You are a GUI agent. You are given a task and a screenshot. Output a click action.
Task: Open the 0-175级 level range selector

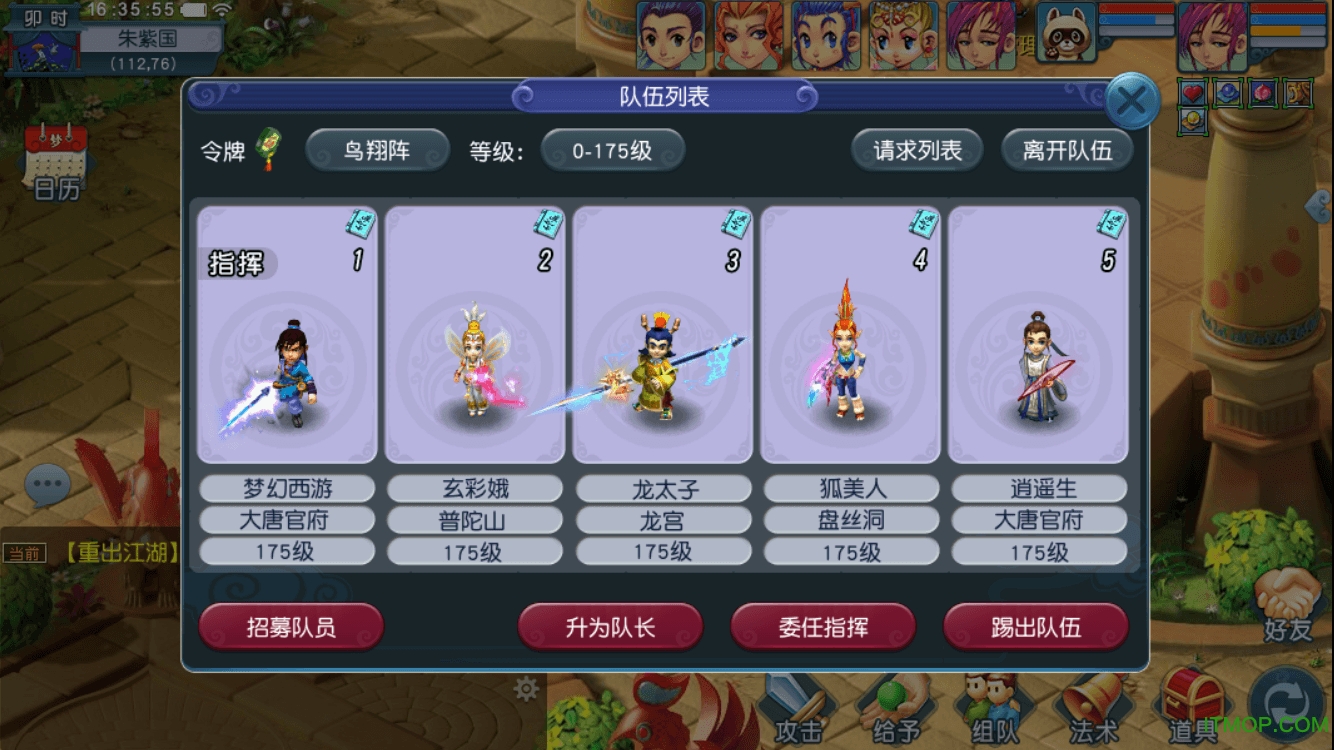pos(613,148)
